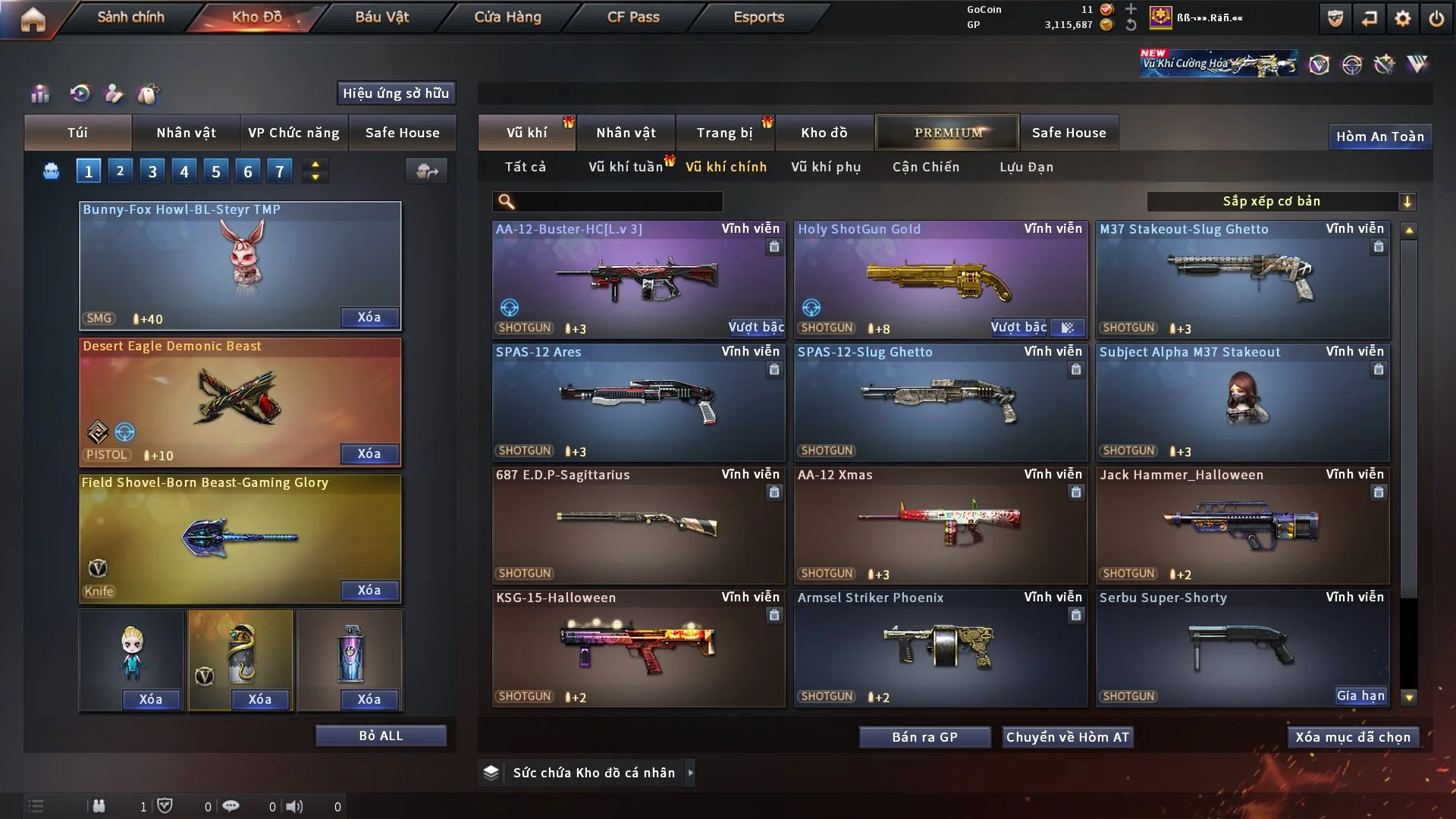
Task: Select the Holy ShotGun Gold weapon
Action: (940, 279)
